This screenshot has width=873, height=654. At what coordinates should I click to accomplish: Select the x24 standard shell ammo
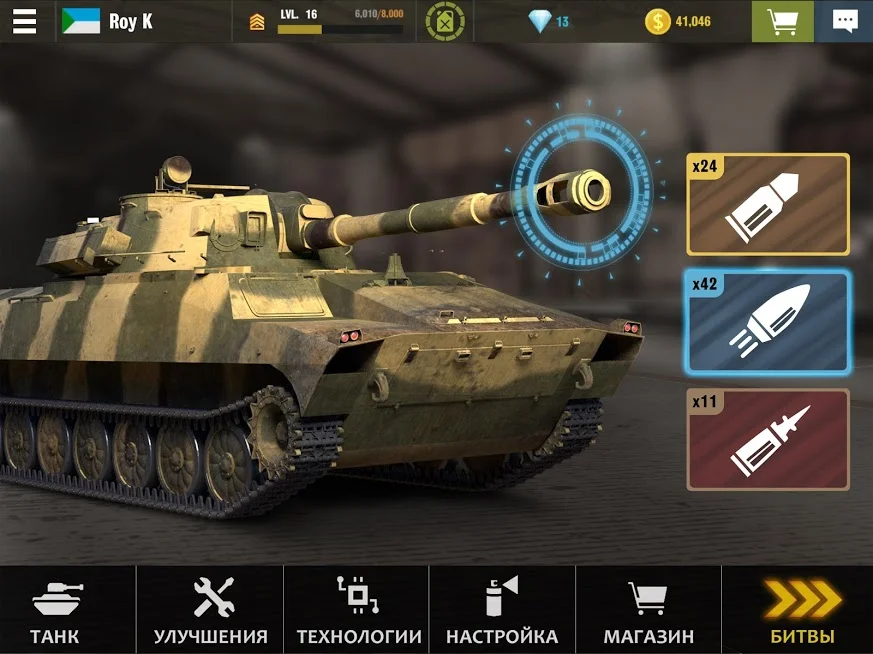(767, 204)
